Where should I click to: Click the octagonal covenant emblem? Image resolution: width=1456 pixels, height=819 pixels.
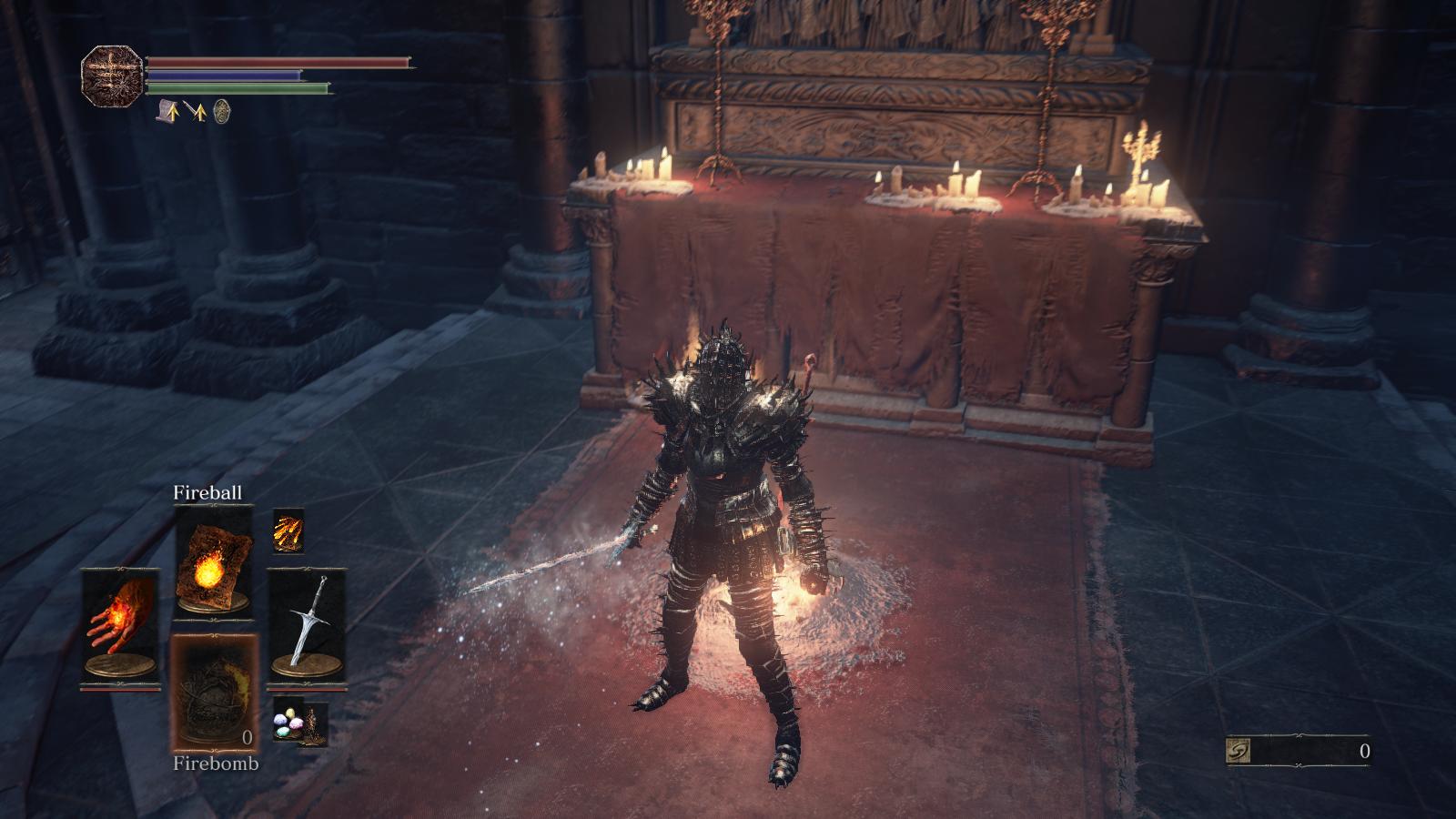click(113, 76)
